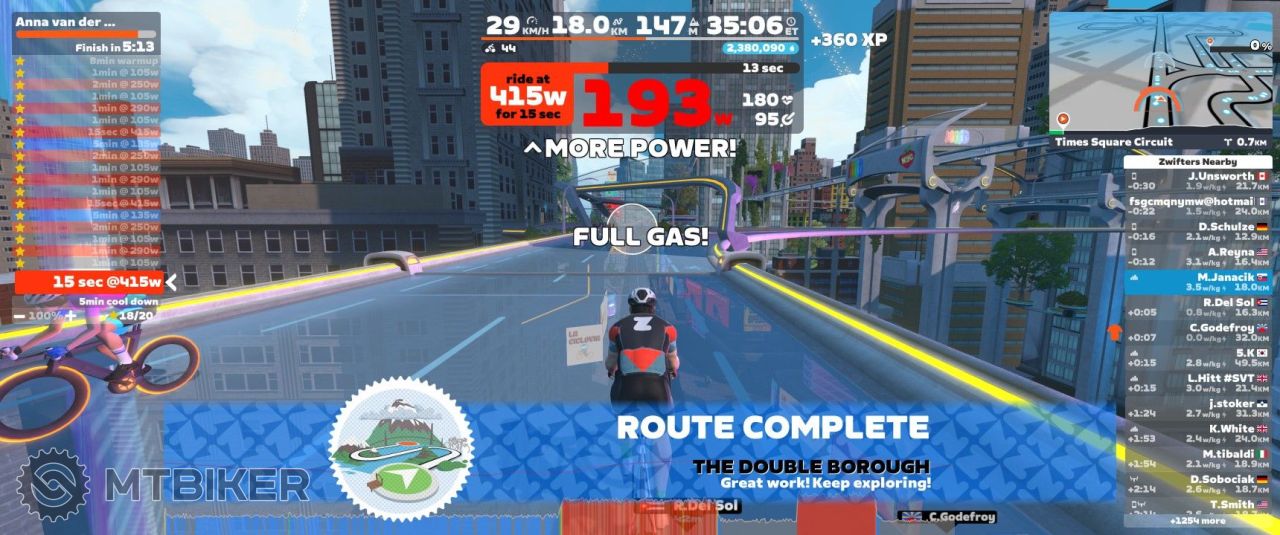Select K.White in the riders list
This screenshot has height=535, width=1280.
click(1200, 433)
